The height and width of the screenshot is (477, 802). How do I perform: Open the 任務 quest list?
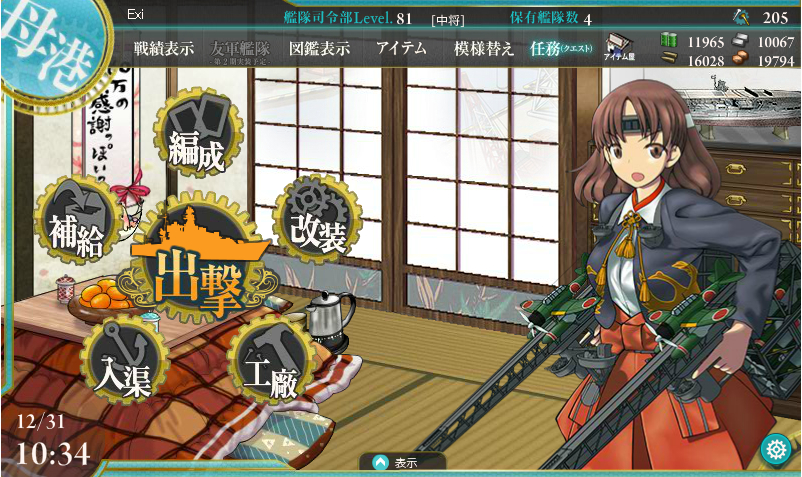point(560,49)
